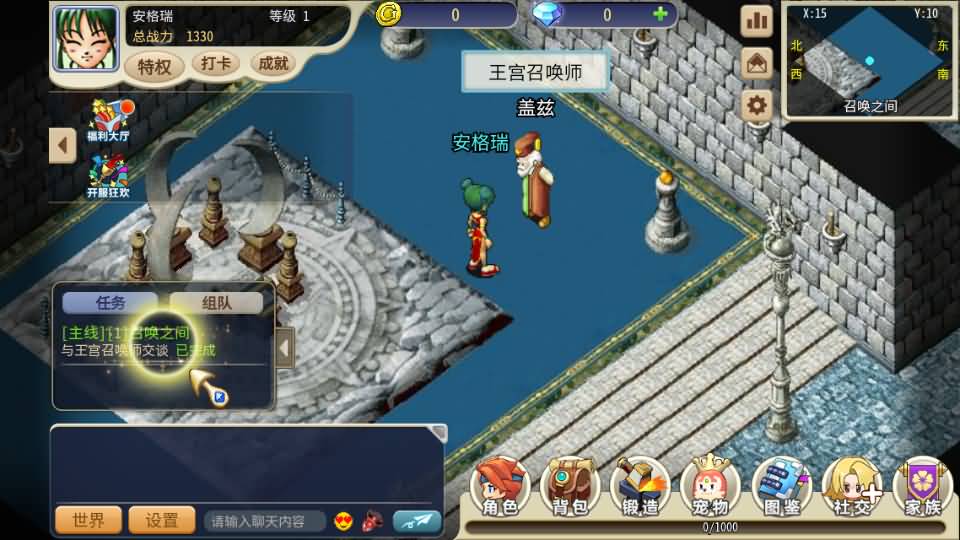Click the green-haired player portrait
Screen dimensions: 960x540
(x=85, y=39)
